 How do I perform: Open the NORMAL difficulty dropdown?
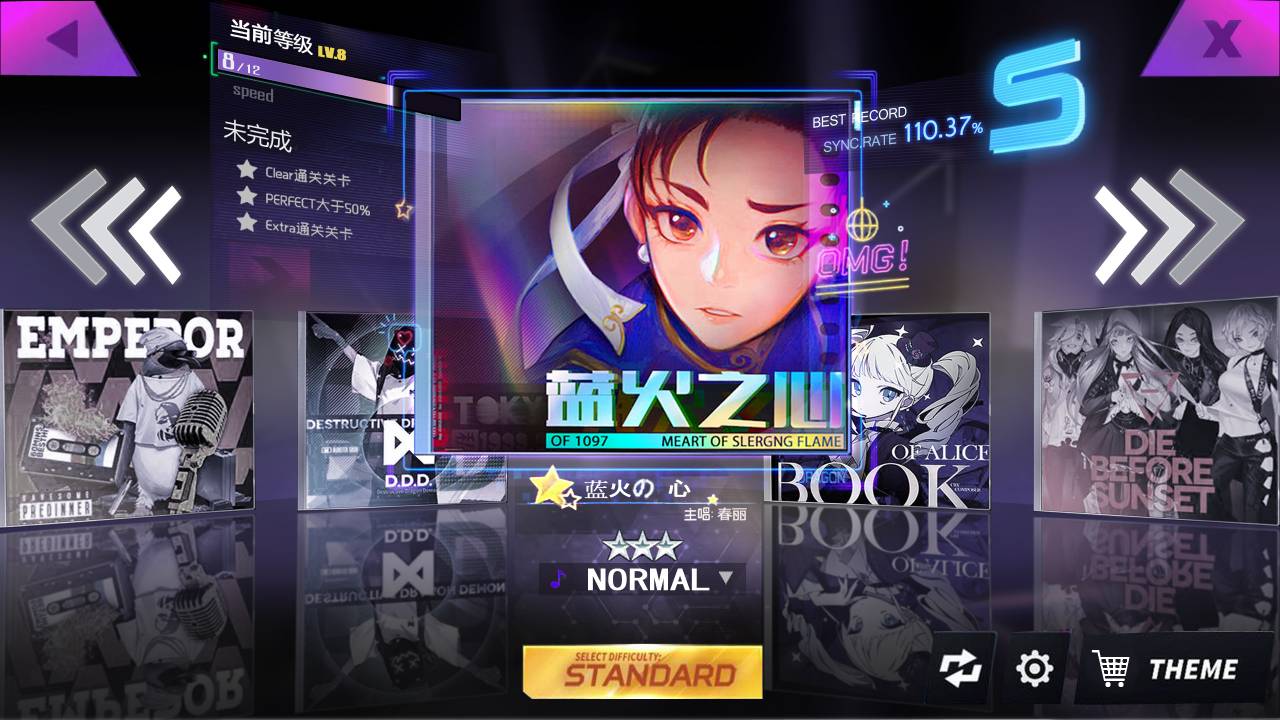click(730, 579)
